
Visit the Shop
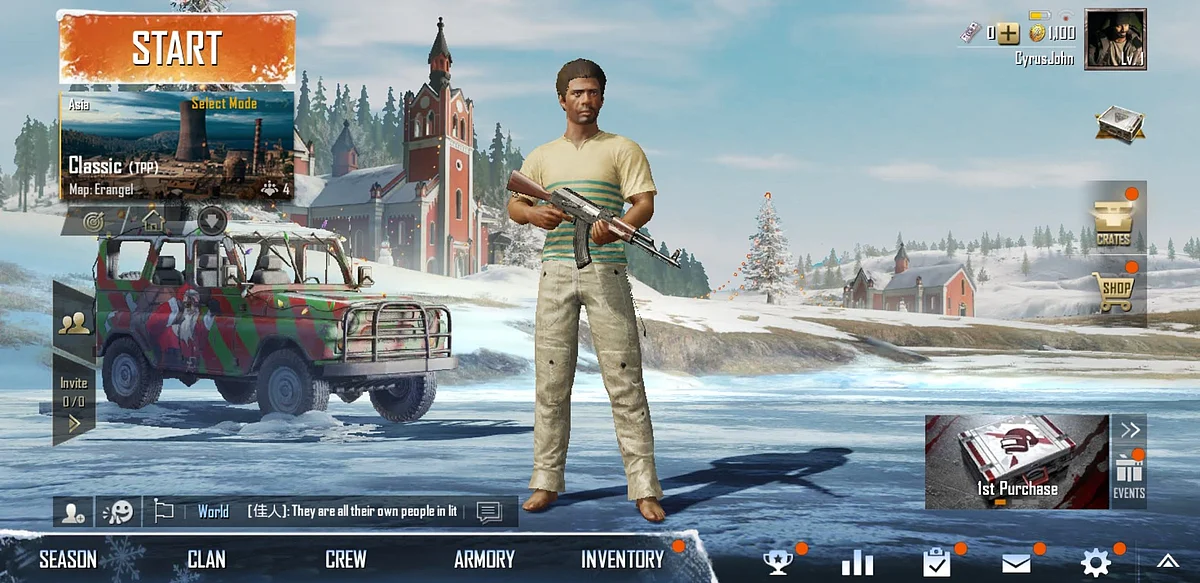[x=1112, y=292]
